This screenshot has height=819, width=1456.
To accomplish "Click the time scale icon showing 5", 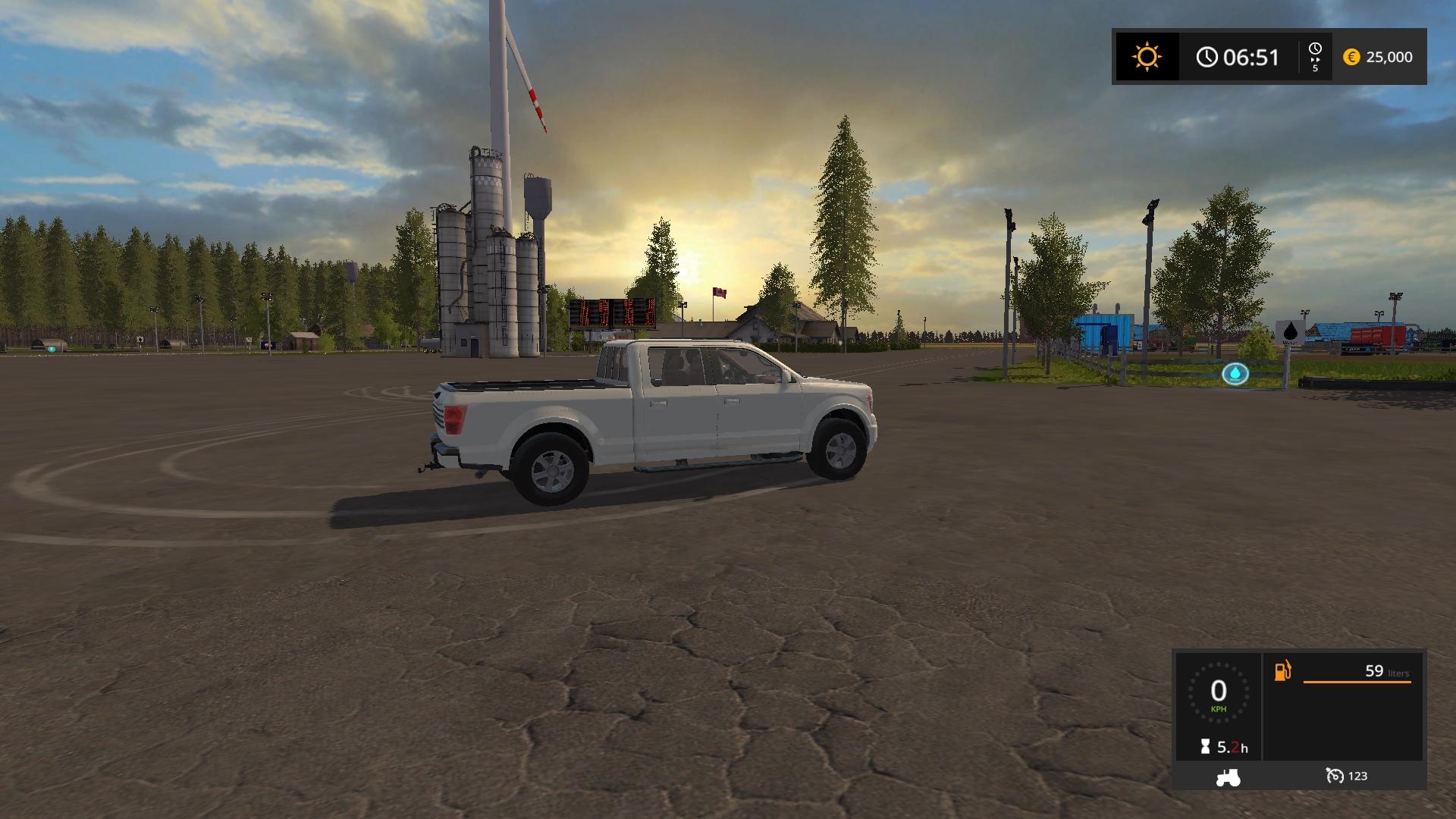I will (1314, 57).
